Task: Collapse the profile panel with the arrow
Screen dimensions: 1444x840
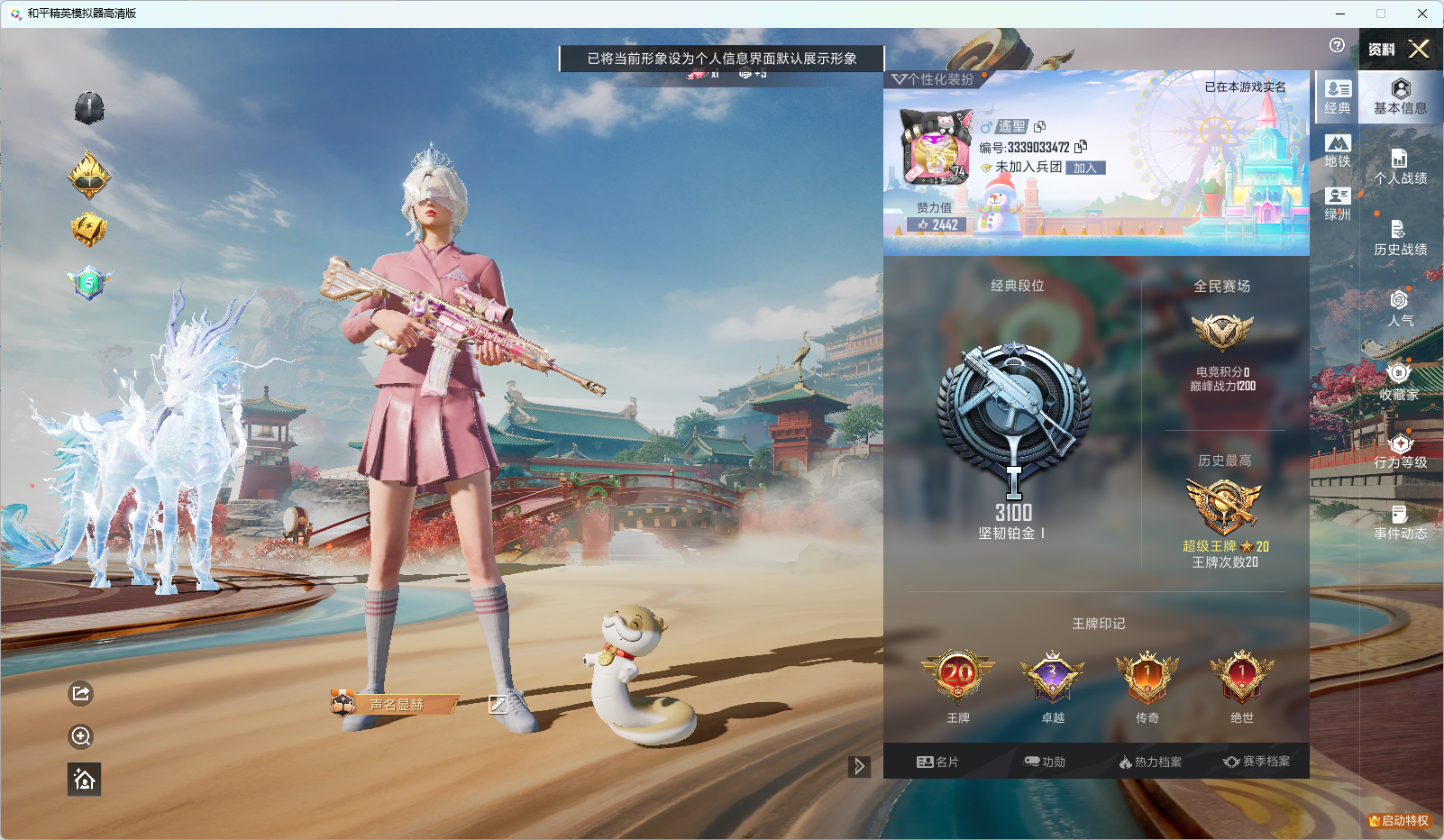Action: pyautogui.click(x=857, y=765)
